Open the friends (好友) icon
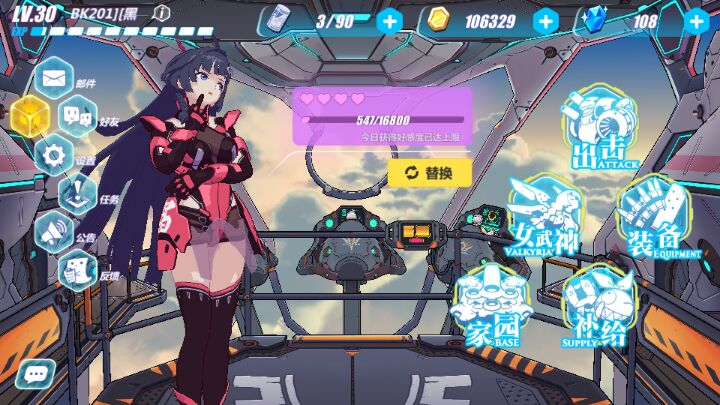Screen dimensions: 720x405 76,115
